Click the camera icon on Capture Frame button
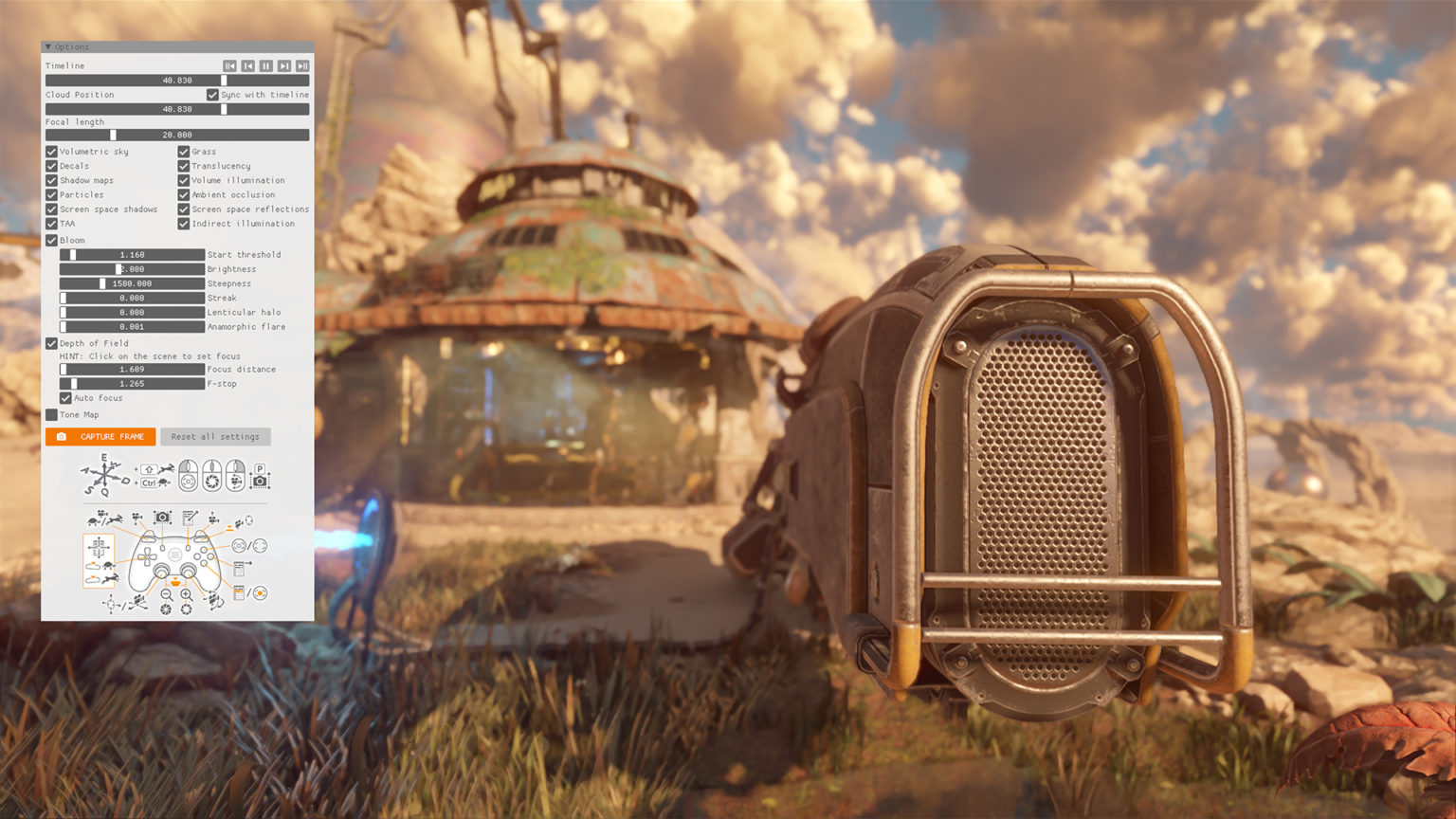Screen dimensions: 1456x819 (61, 436)
